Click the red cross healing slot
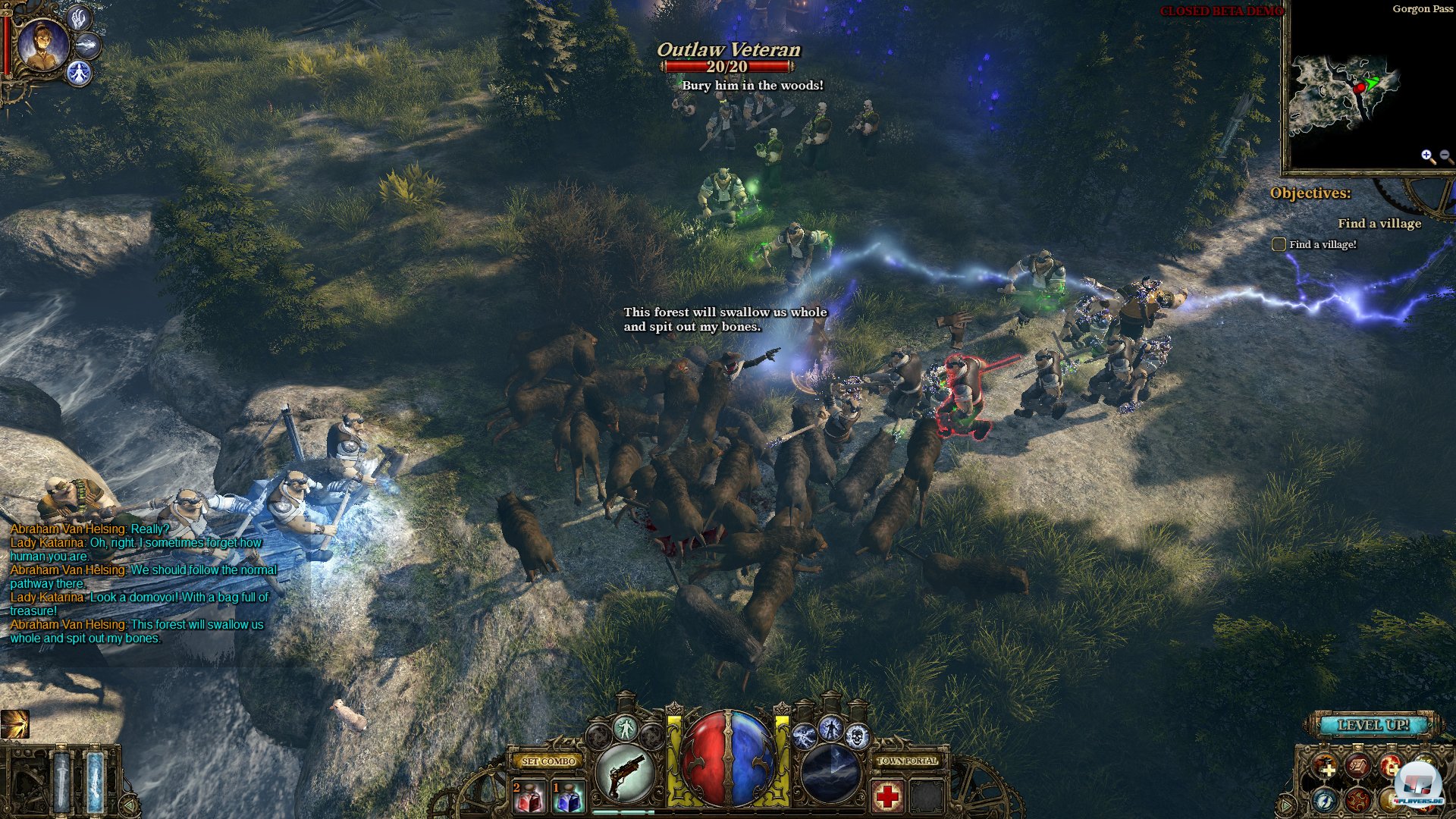Screen dimensions: 1456x819 (x=886, y=797)
